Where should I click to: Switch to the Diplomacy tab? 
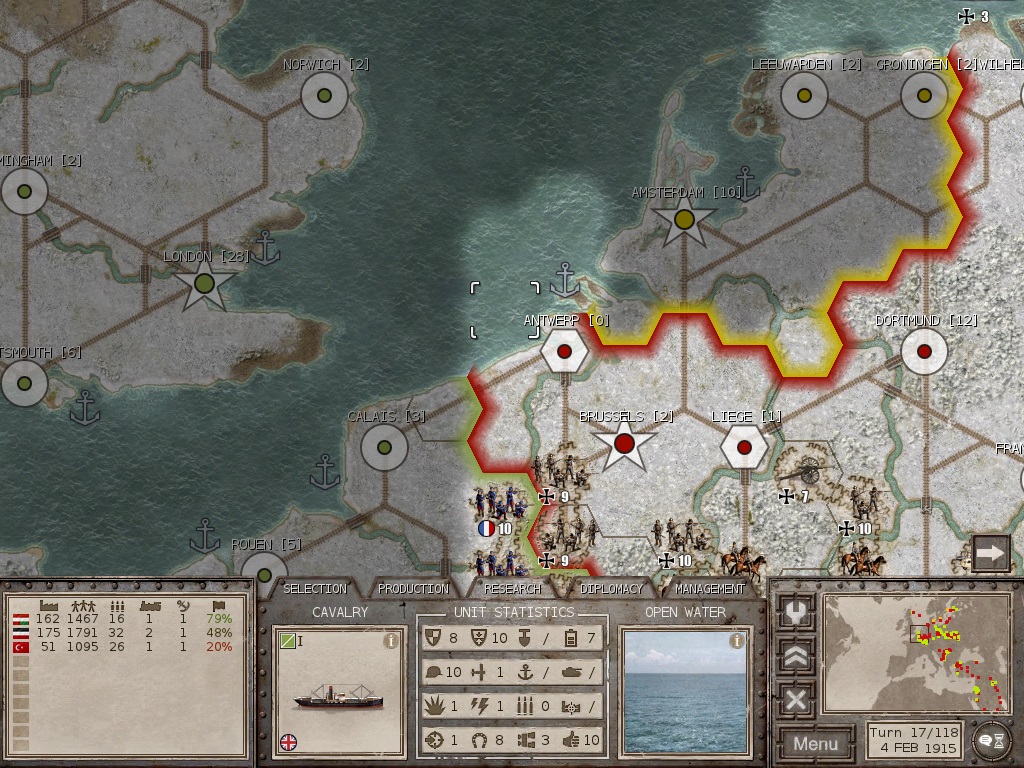tap(610, 589)
